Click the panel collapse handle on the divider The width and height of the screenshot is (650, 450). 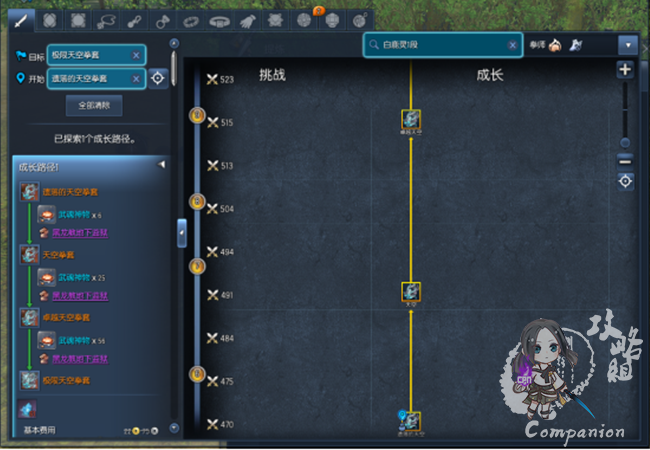(181, 232)
